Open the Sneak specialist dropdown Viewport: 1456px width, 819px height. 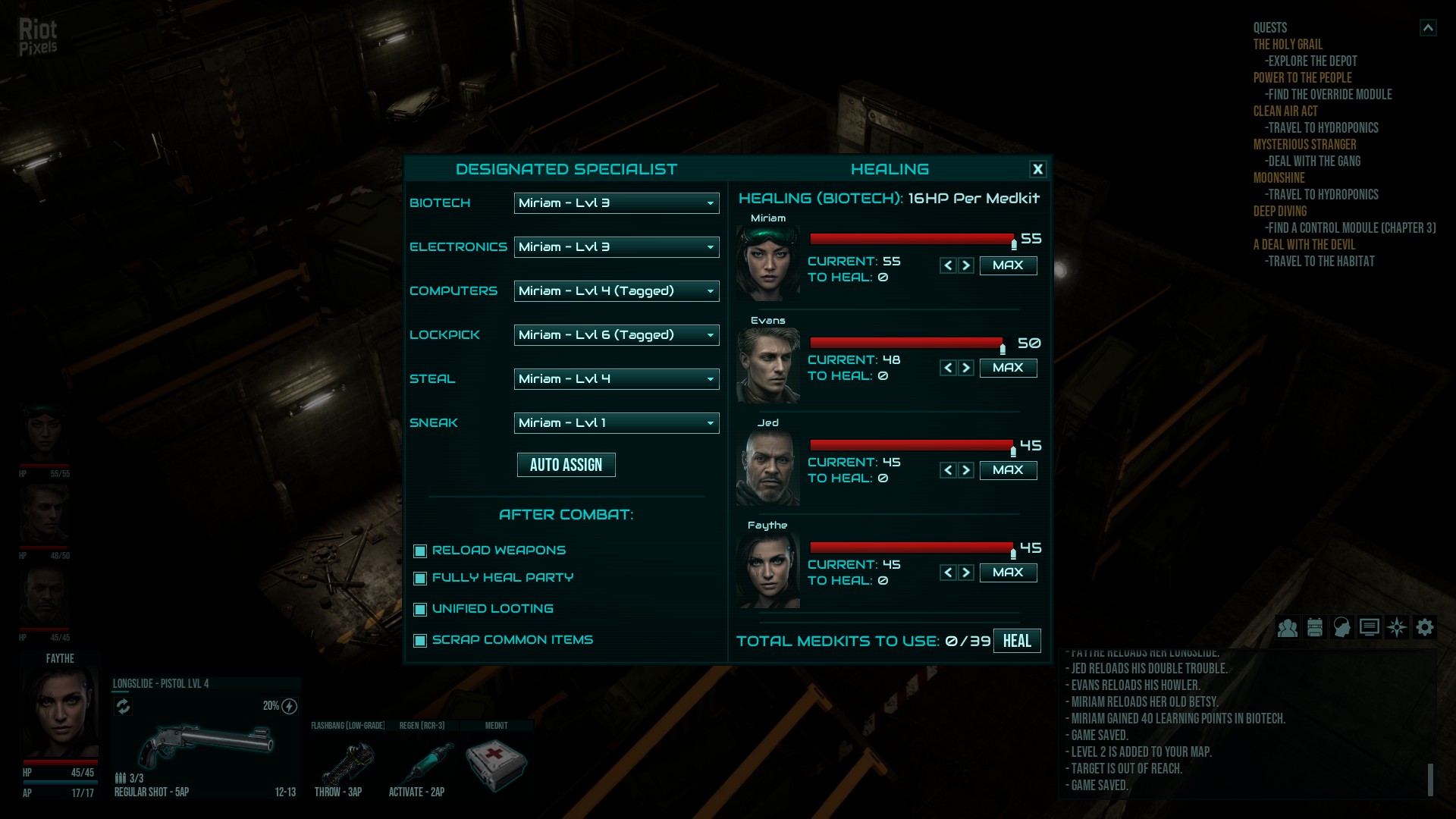(x=616, y=423)
